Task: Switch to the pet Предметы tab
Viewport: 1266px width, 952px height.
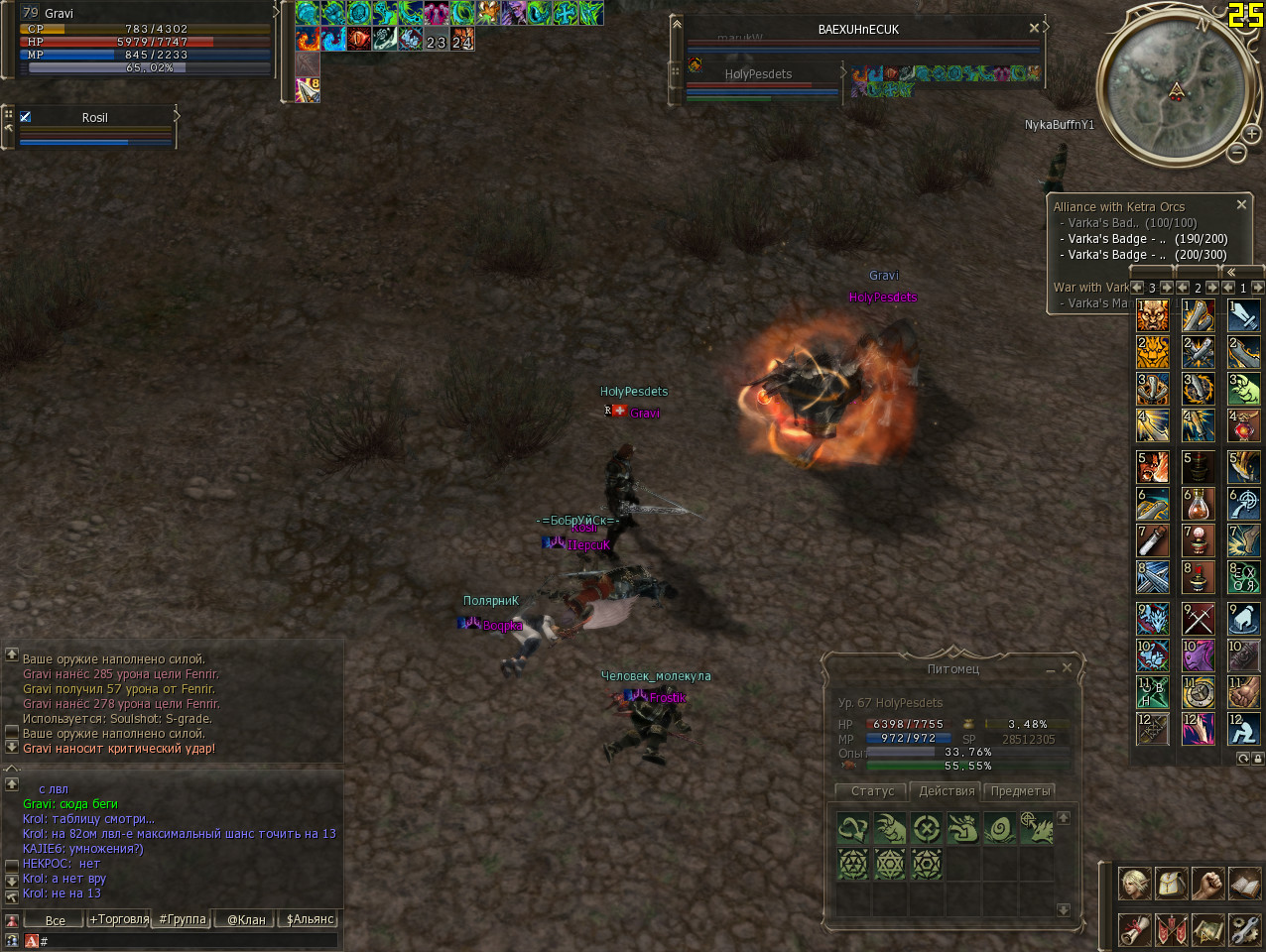Action: tap(1020, 791)
